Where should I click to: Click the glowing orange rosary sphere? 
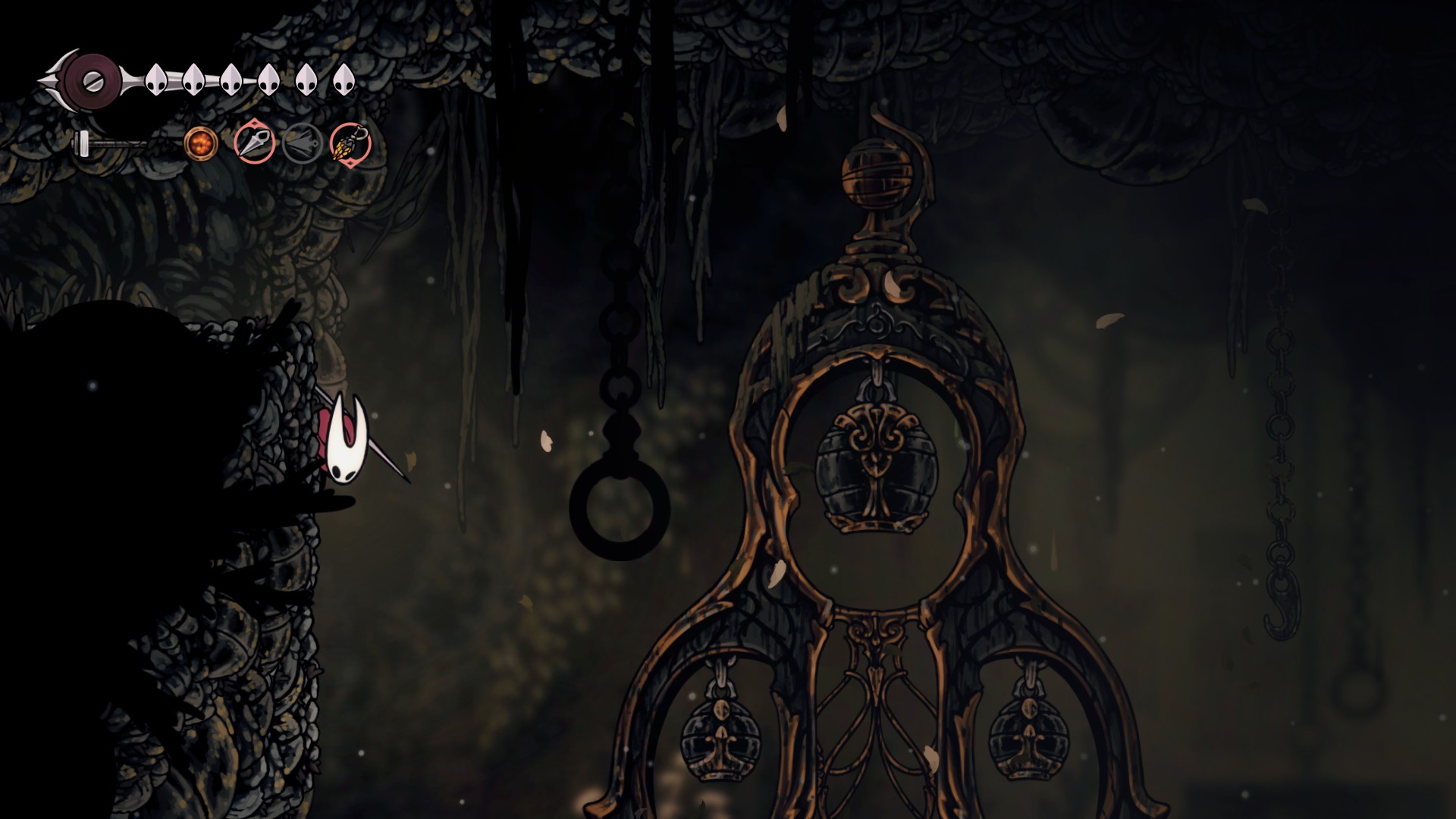coord(201,144)
